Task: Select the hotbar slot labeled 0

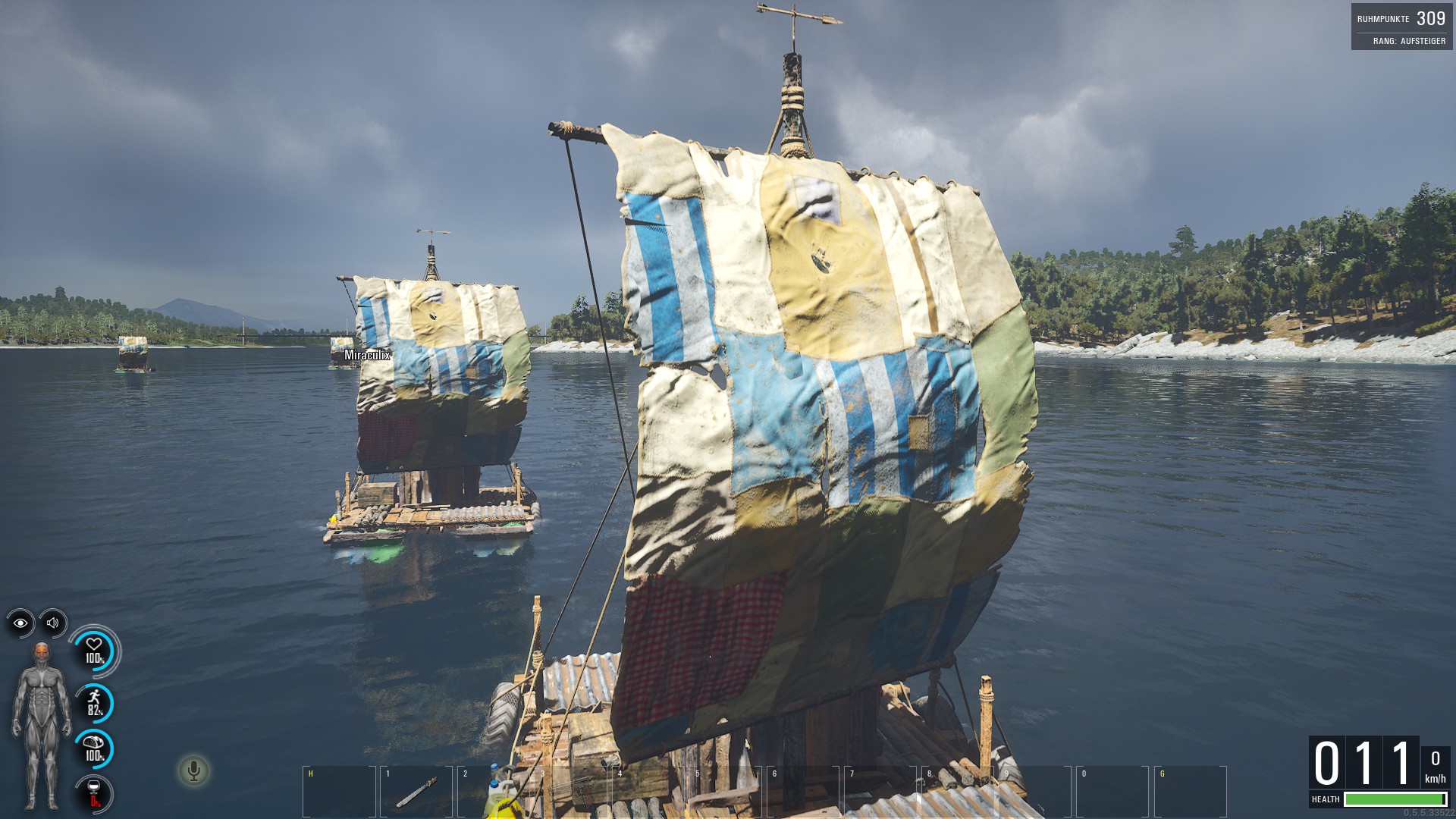Action: pos(1112,792)
